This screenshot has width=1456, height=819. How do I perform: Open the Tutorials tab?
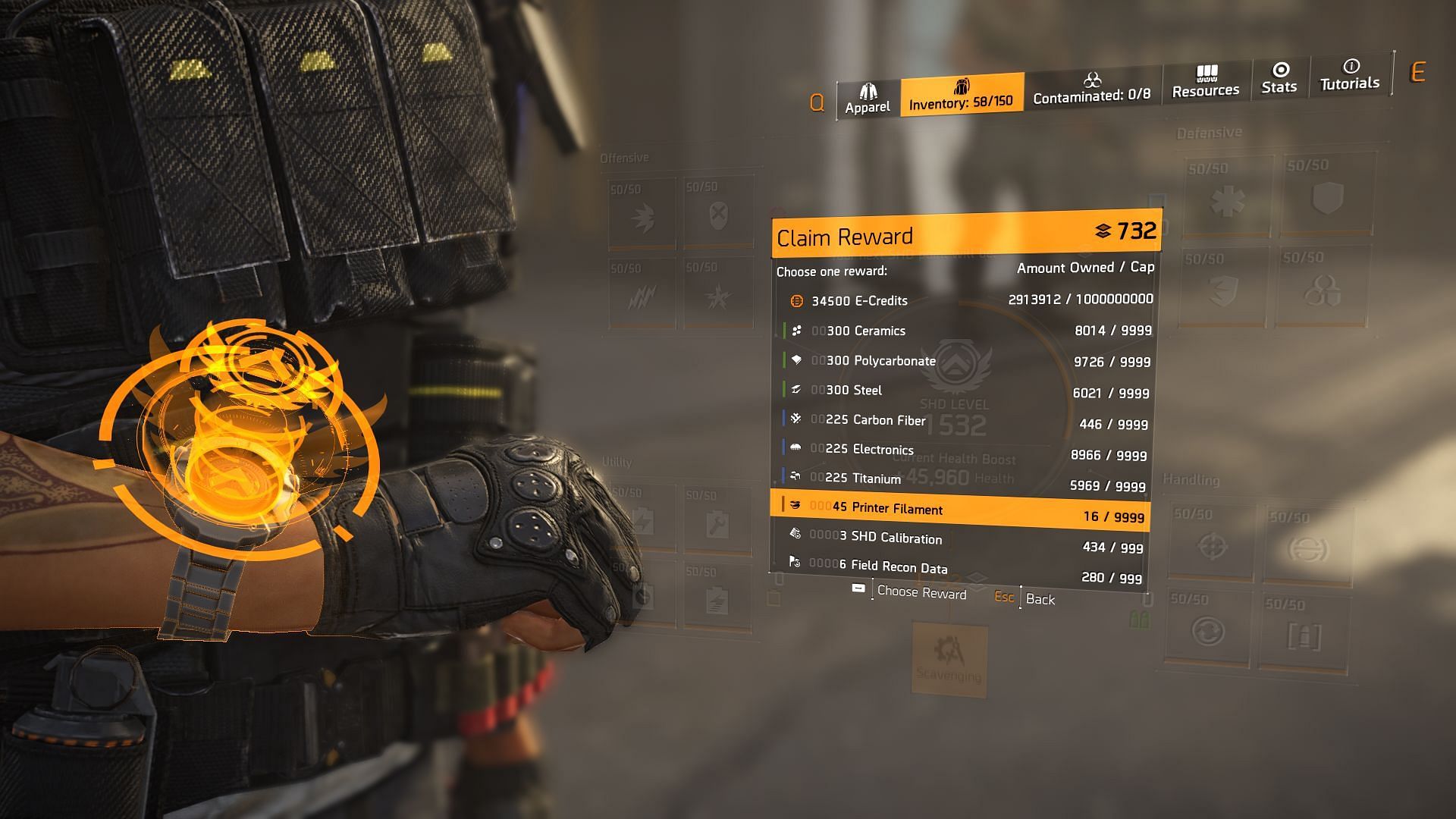pyautogui.click(x=1350, y=75)
